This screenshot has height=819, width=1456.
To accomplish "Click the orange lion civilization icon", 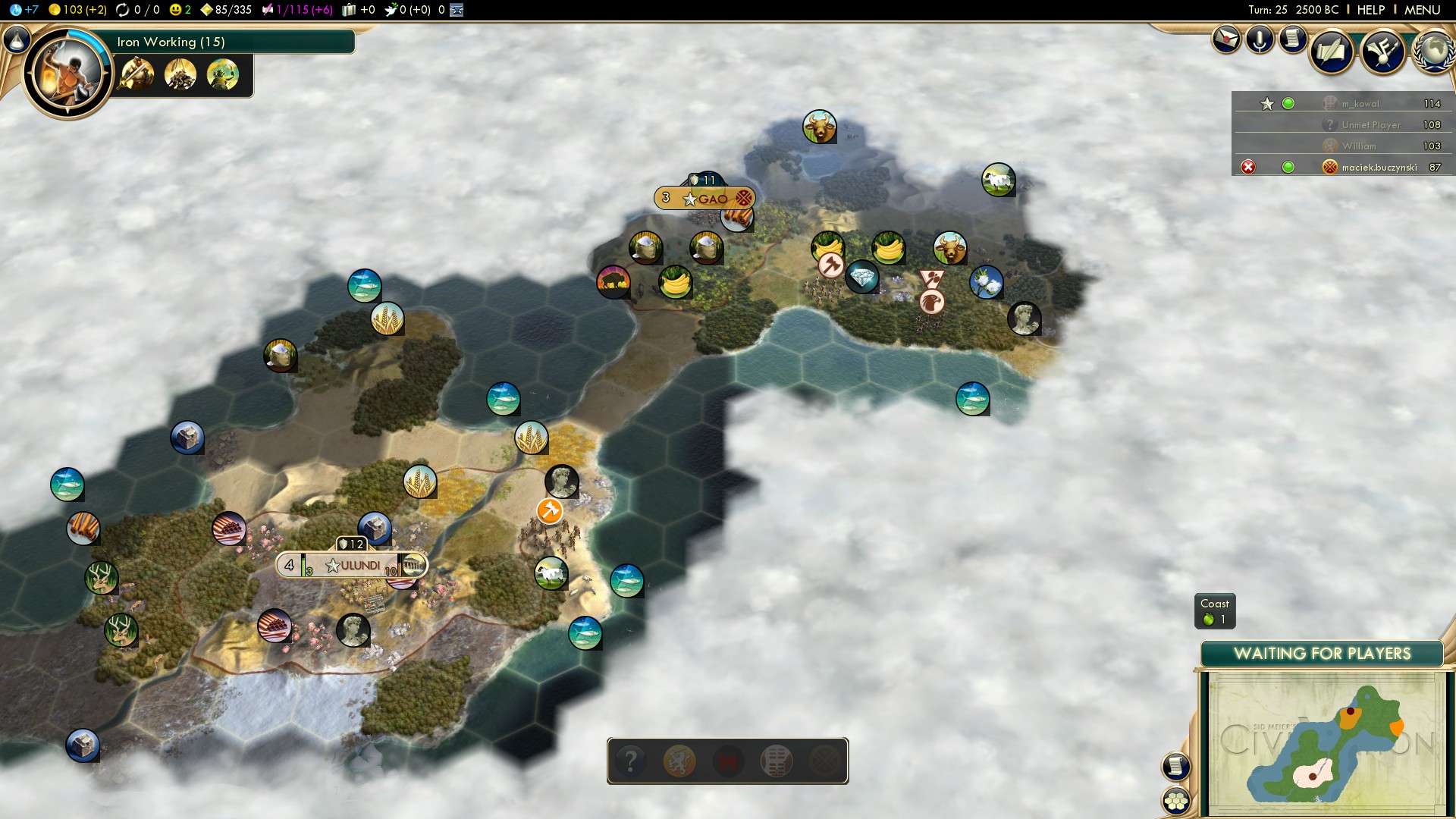I will (x=679, y=761).
